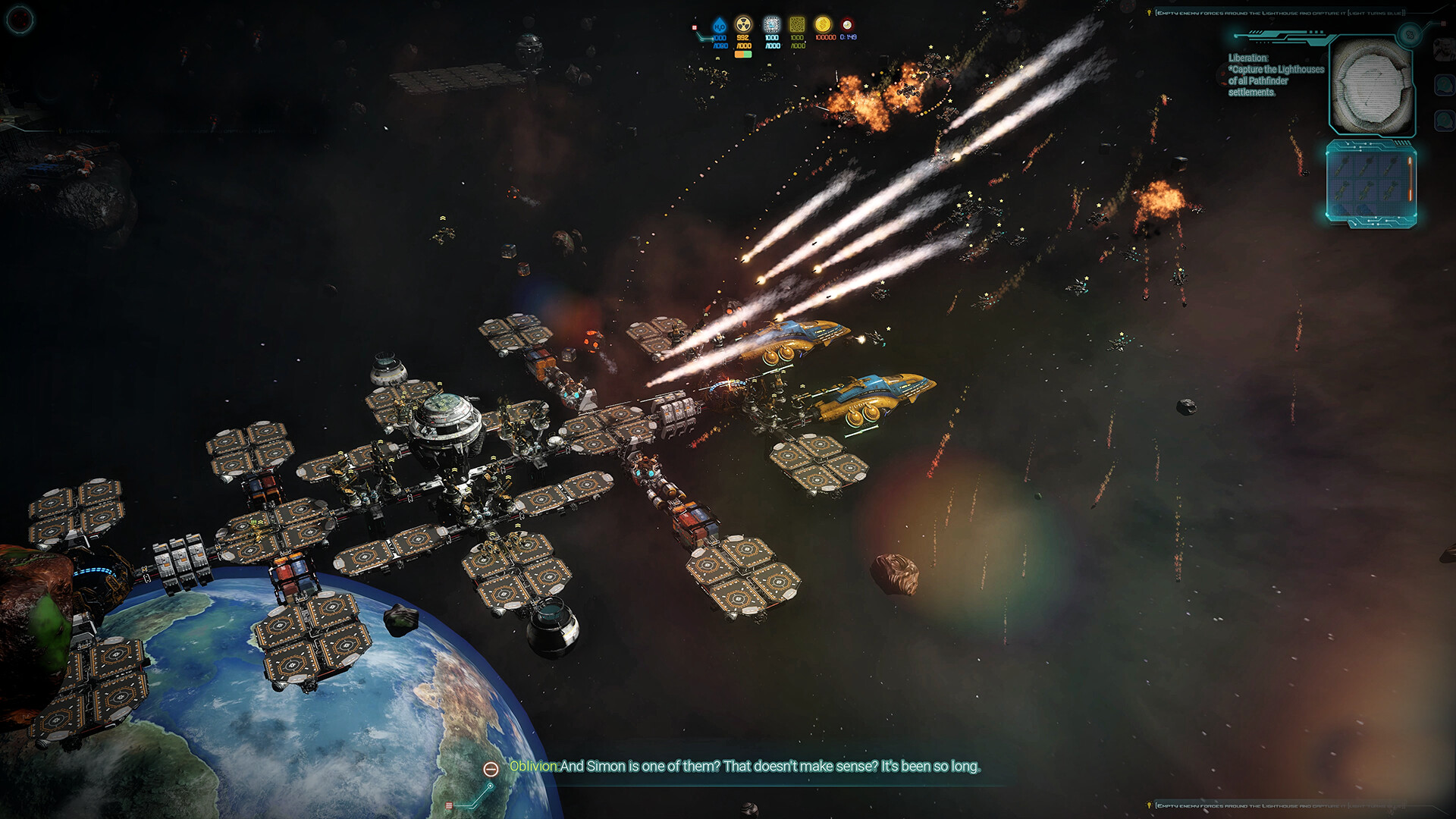Open the minimap sector view

(1372, 86)
